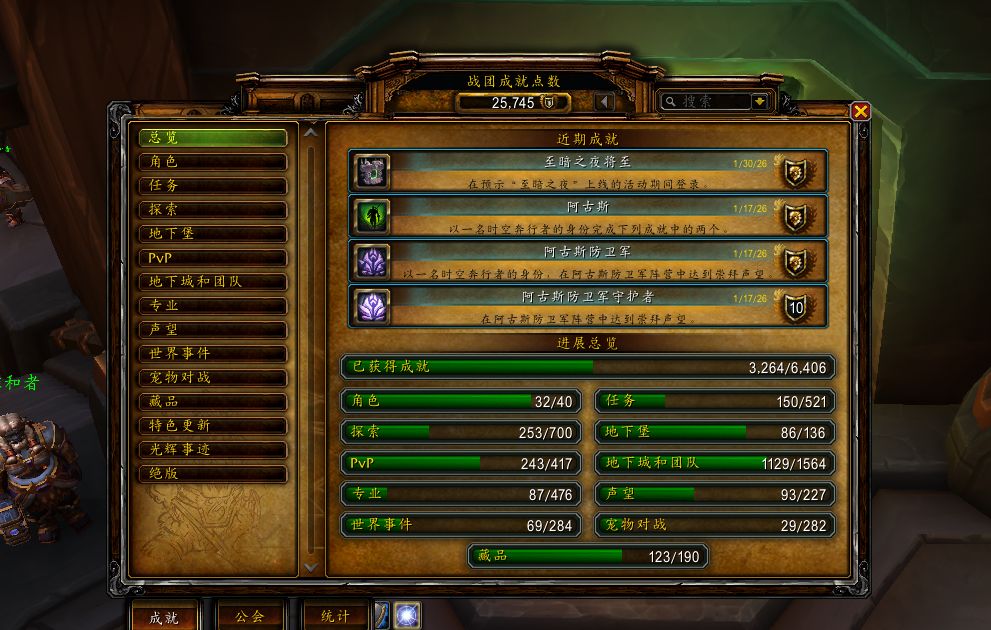Select the 阿古斯防卫军守护者 achievement row
The width and height of the screenshot is (991, 630).
tap(588, 306)
